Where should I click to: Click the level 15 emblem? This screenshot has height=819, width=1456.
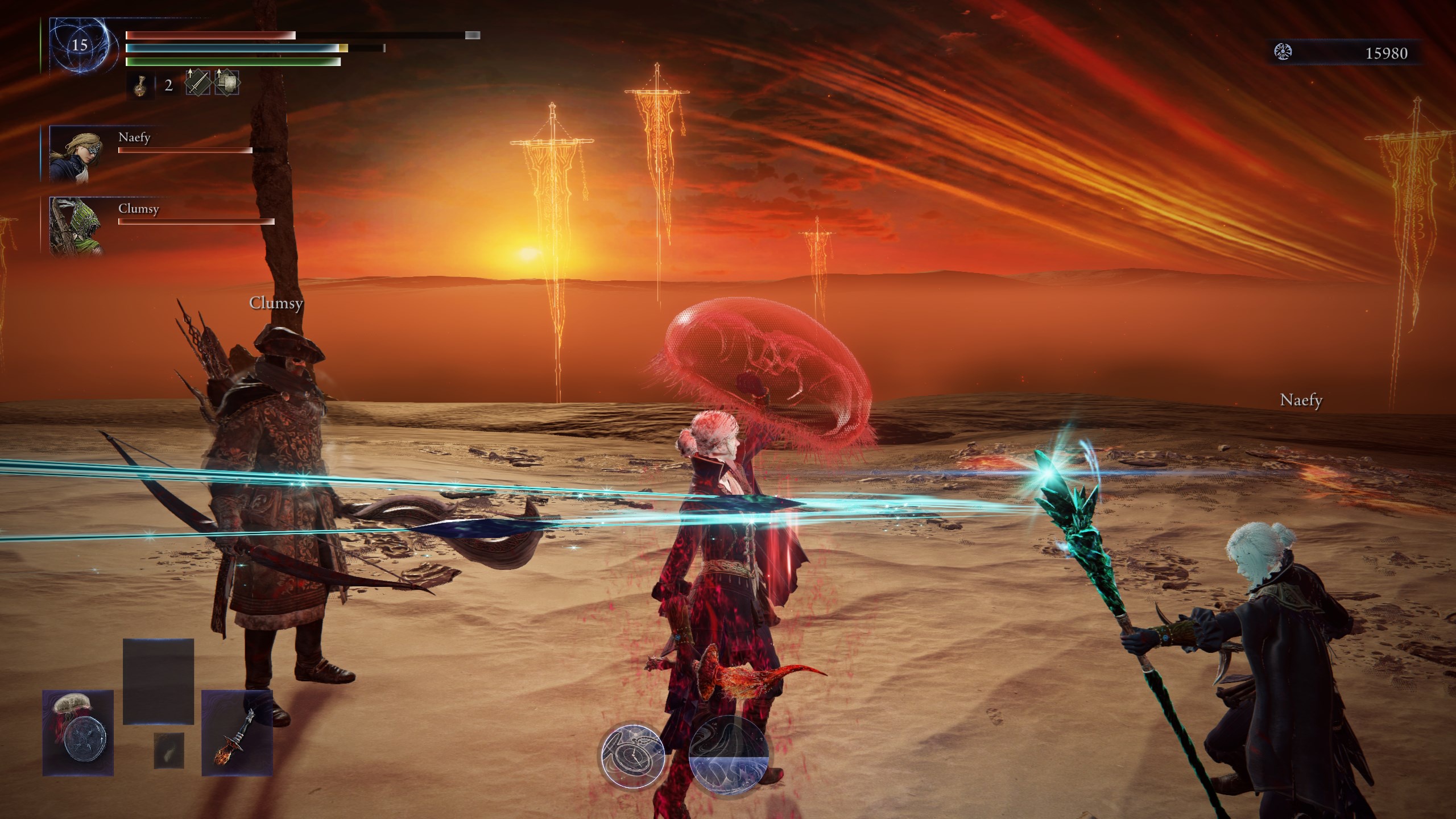pyautogui.click(x=79, y=45)
